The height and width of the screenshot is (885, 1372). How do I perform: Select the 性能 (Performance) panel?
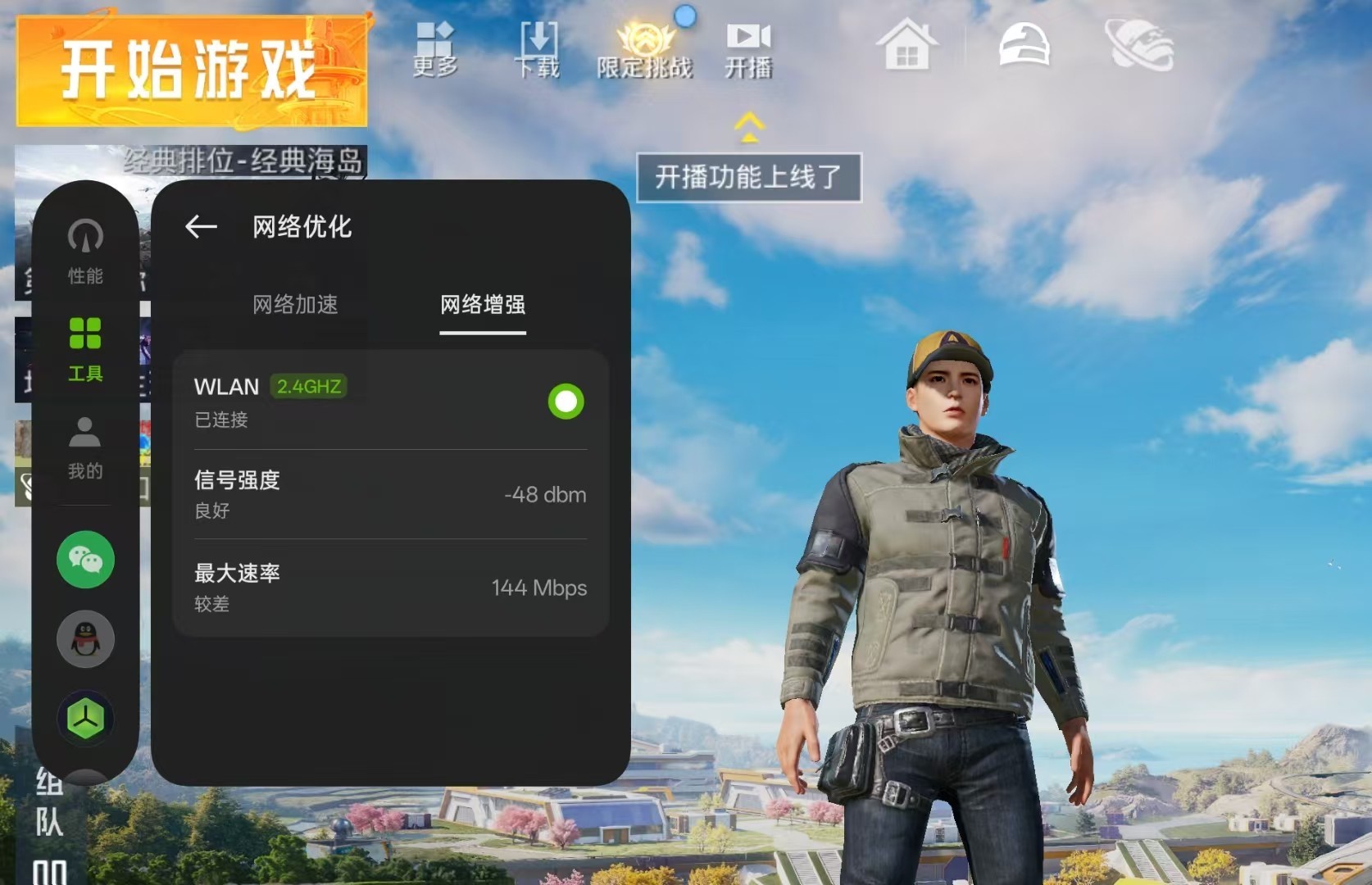(x=84, y=254)
